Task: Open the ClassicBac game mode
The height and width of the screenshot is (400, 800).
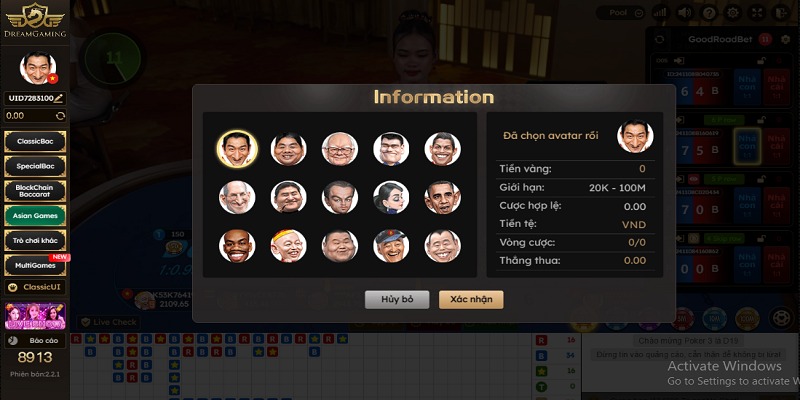Action: (x=35, y=142)
